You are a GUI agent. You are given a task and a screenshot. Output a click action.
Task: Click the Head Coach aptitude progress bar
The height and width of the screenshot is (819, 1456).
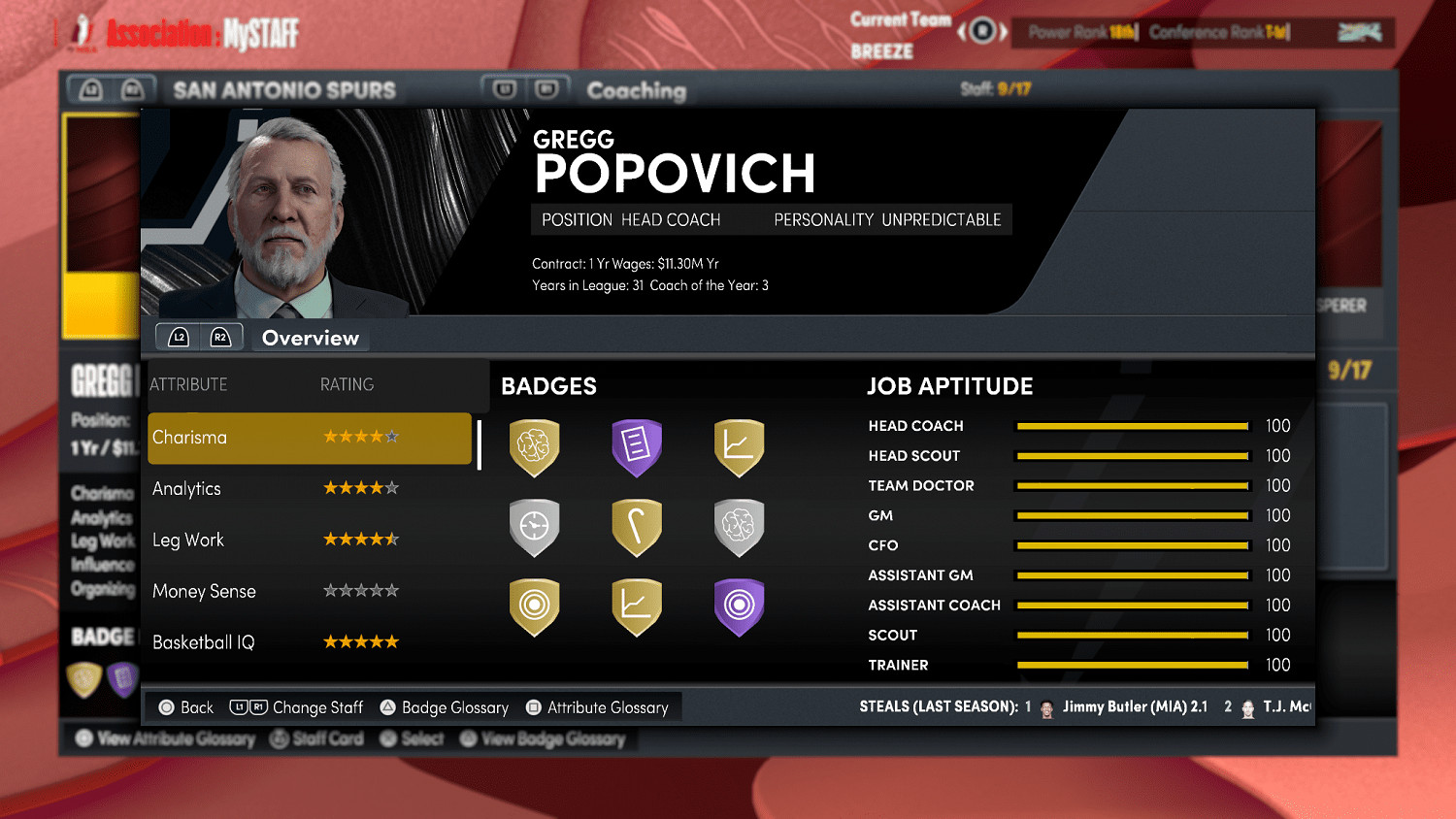(x=1132, y=425)
